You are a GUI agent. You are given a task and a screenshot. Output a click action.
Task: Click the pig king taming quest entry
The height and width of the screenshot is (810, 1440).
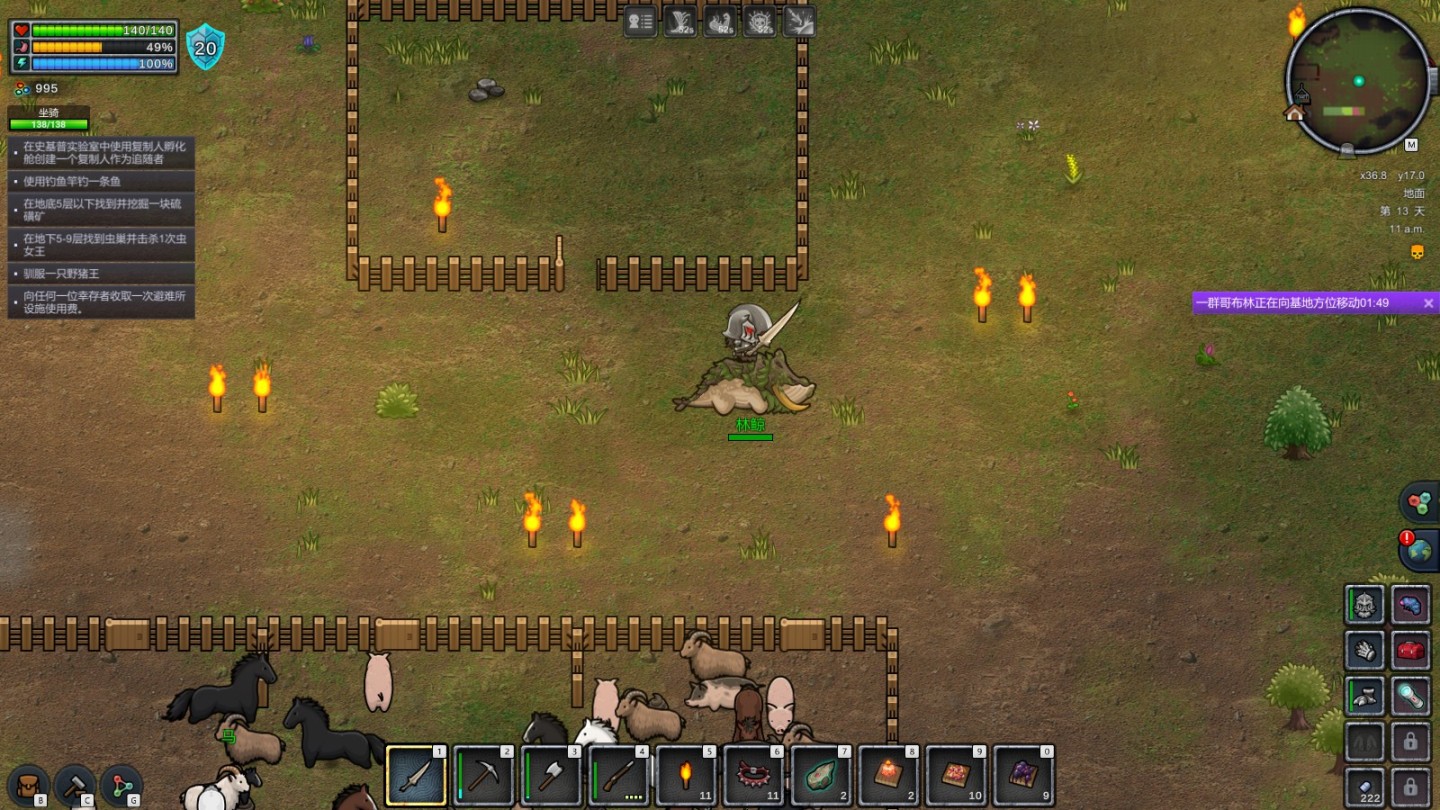click(x=101, y=274)
